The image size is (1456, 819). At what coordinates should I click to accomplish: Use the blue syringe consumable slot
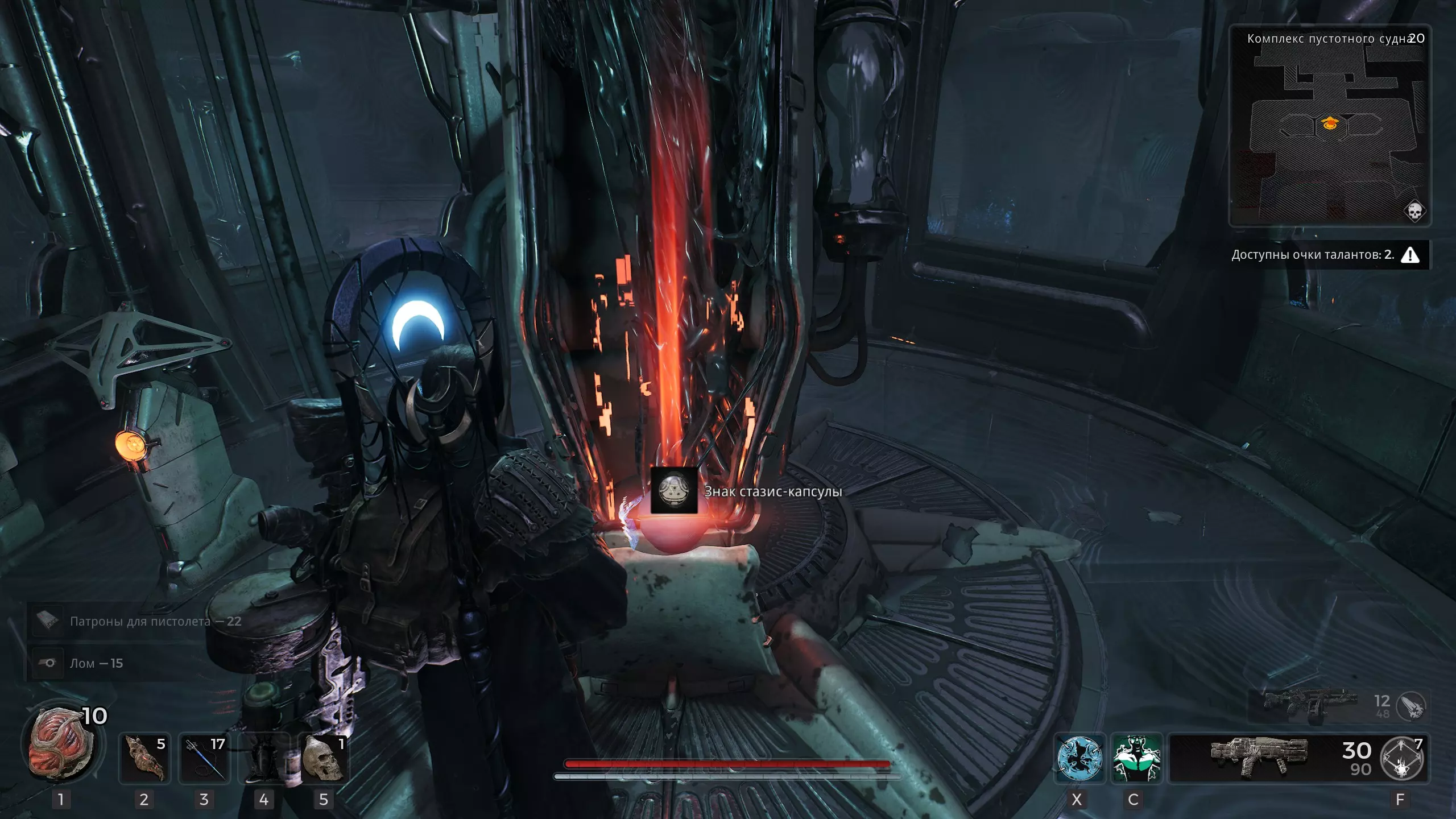tap(204, 758)
